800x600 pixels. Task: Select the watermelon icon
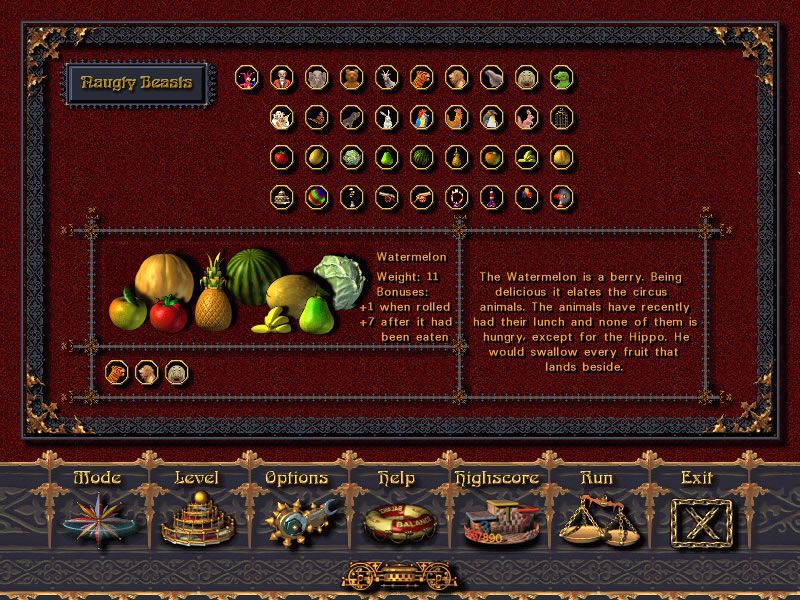pyautogui.click(x=422, y=157)
